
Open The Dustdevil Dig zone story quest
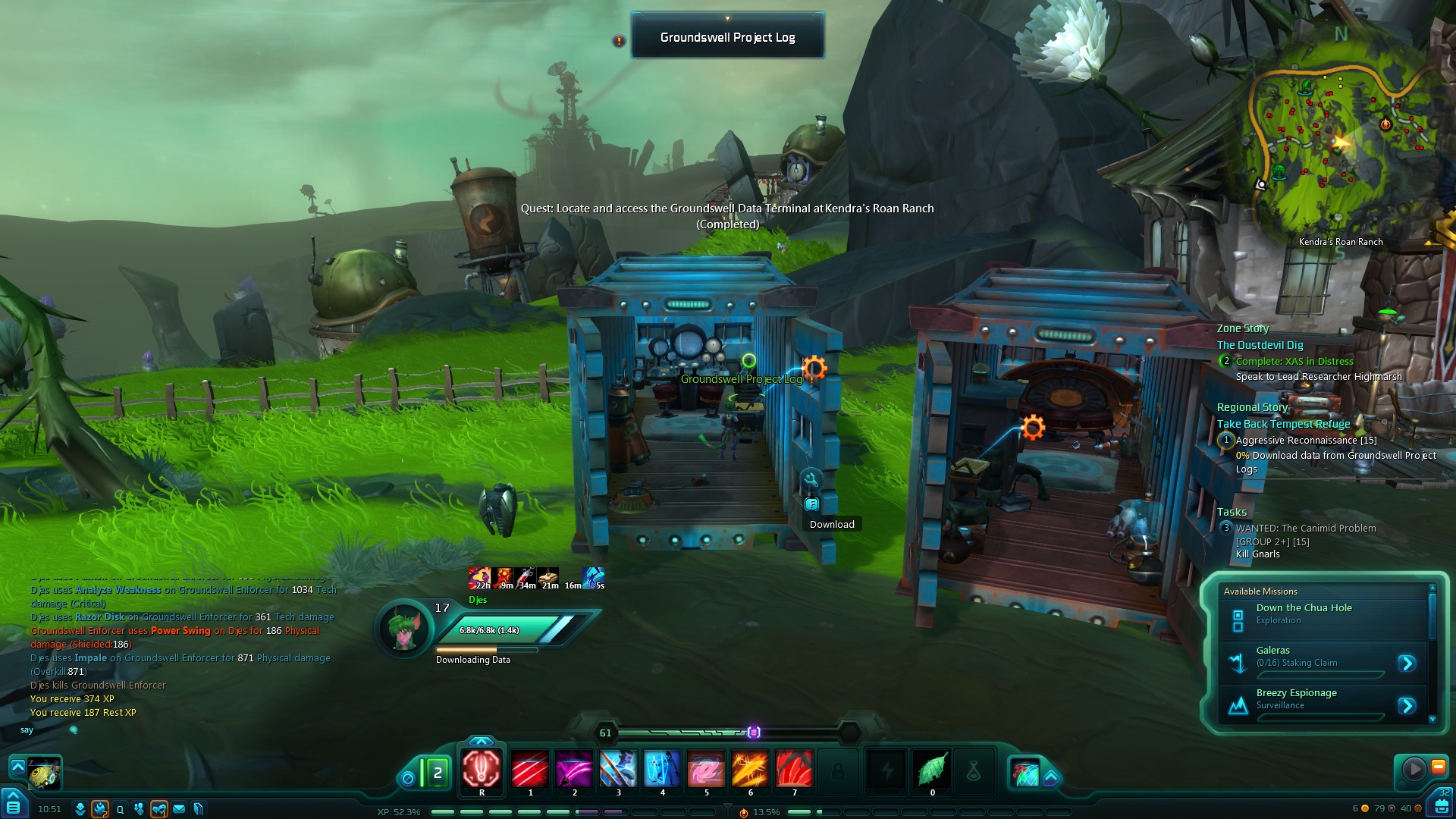(x=1260, y=345)
